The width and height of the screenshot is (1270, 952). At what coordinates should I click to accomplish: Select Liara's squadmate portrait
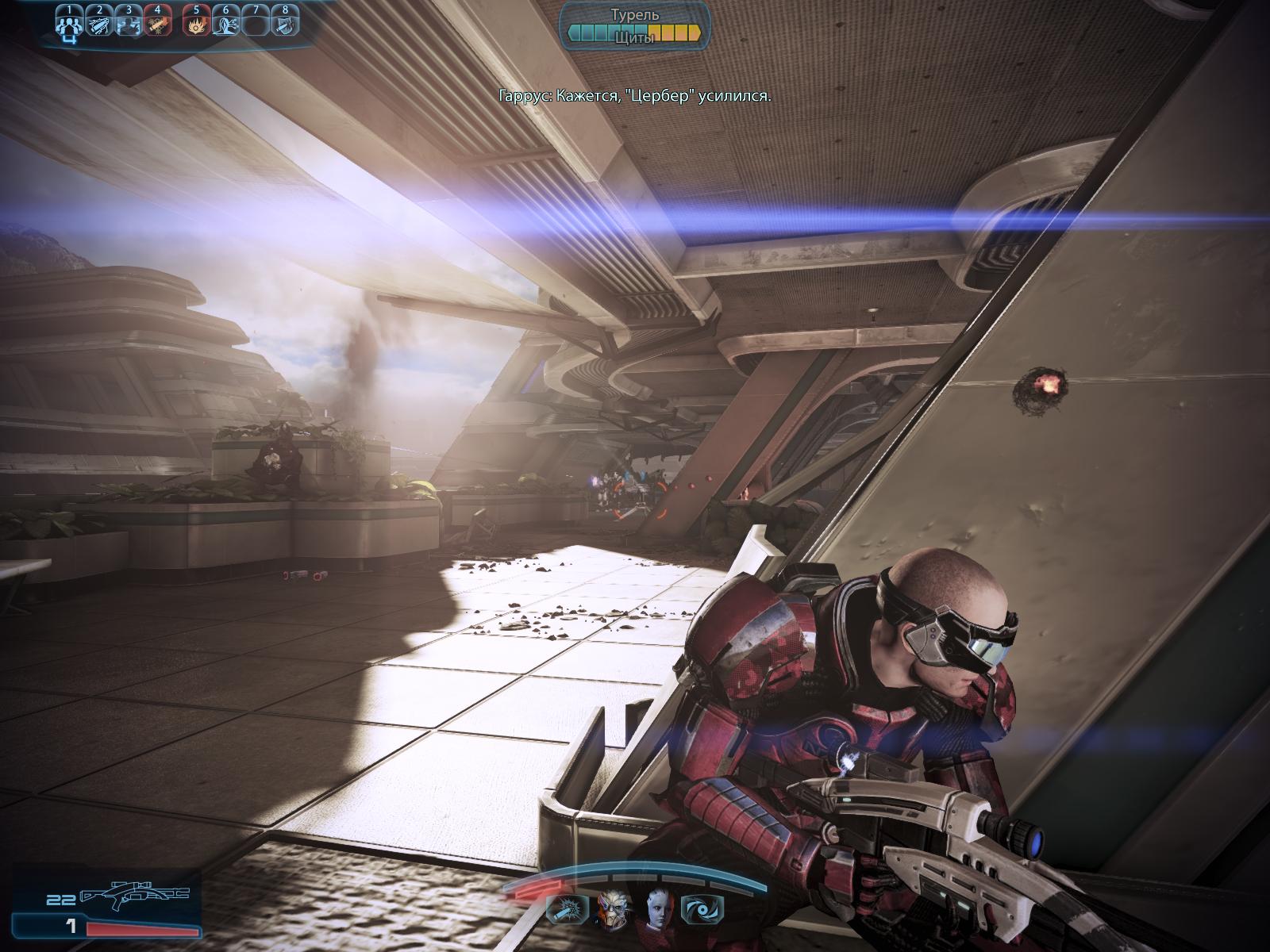657,908
